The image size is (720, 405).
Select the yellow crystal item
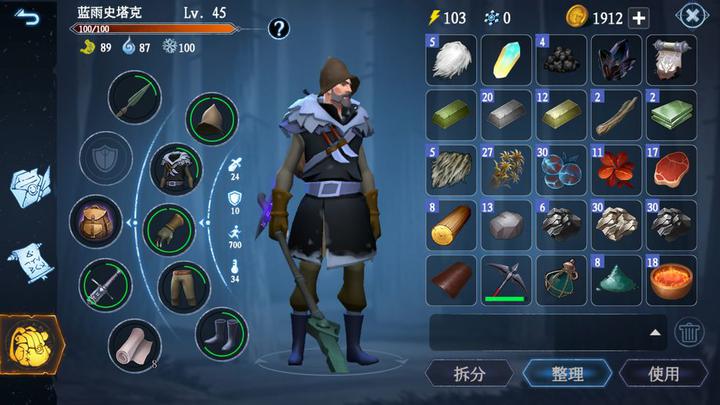pos(506,59)
